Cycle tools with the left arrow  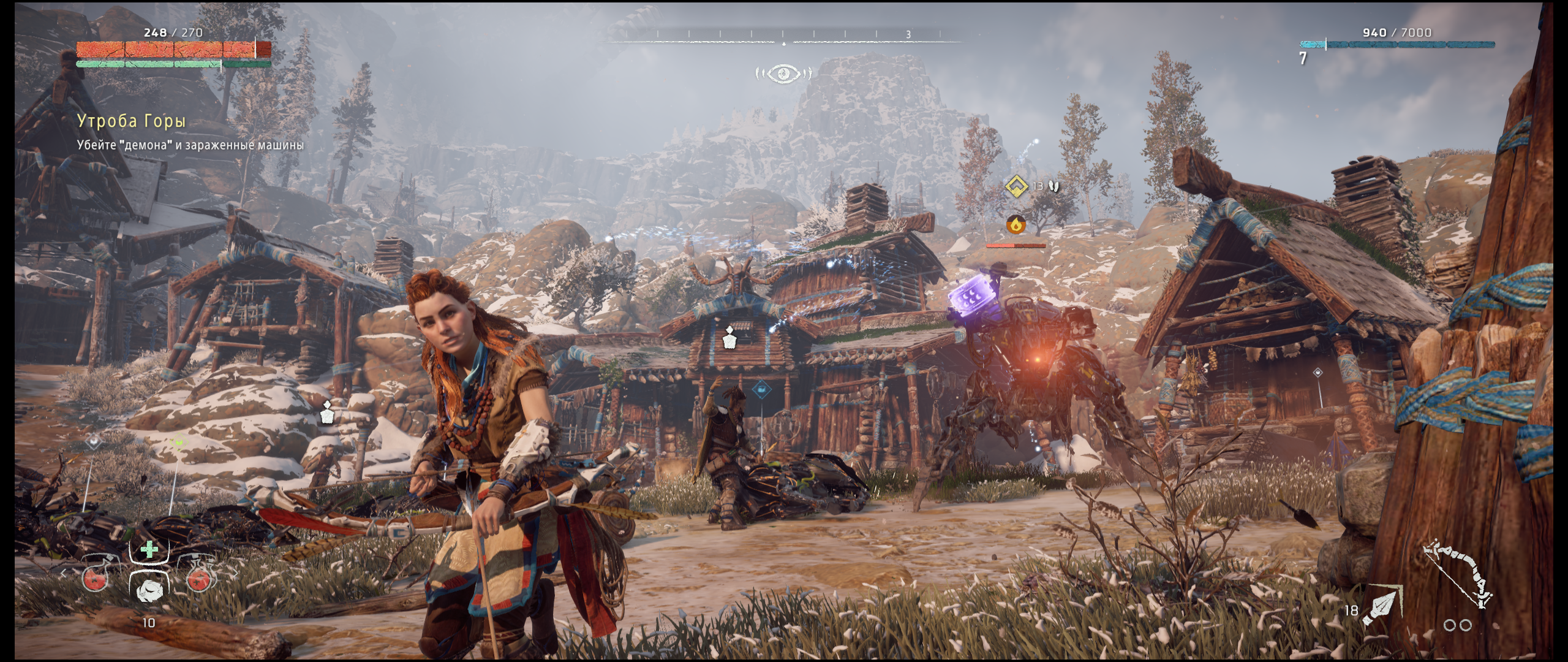click(x=62, y=574)
